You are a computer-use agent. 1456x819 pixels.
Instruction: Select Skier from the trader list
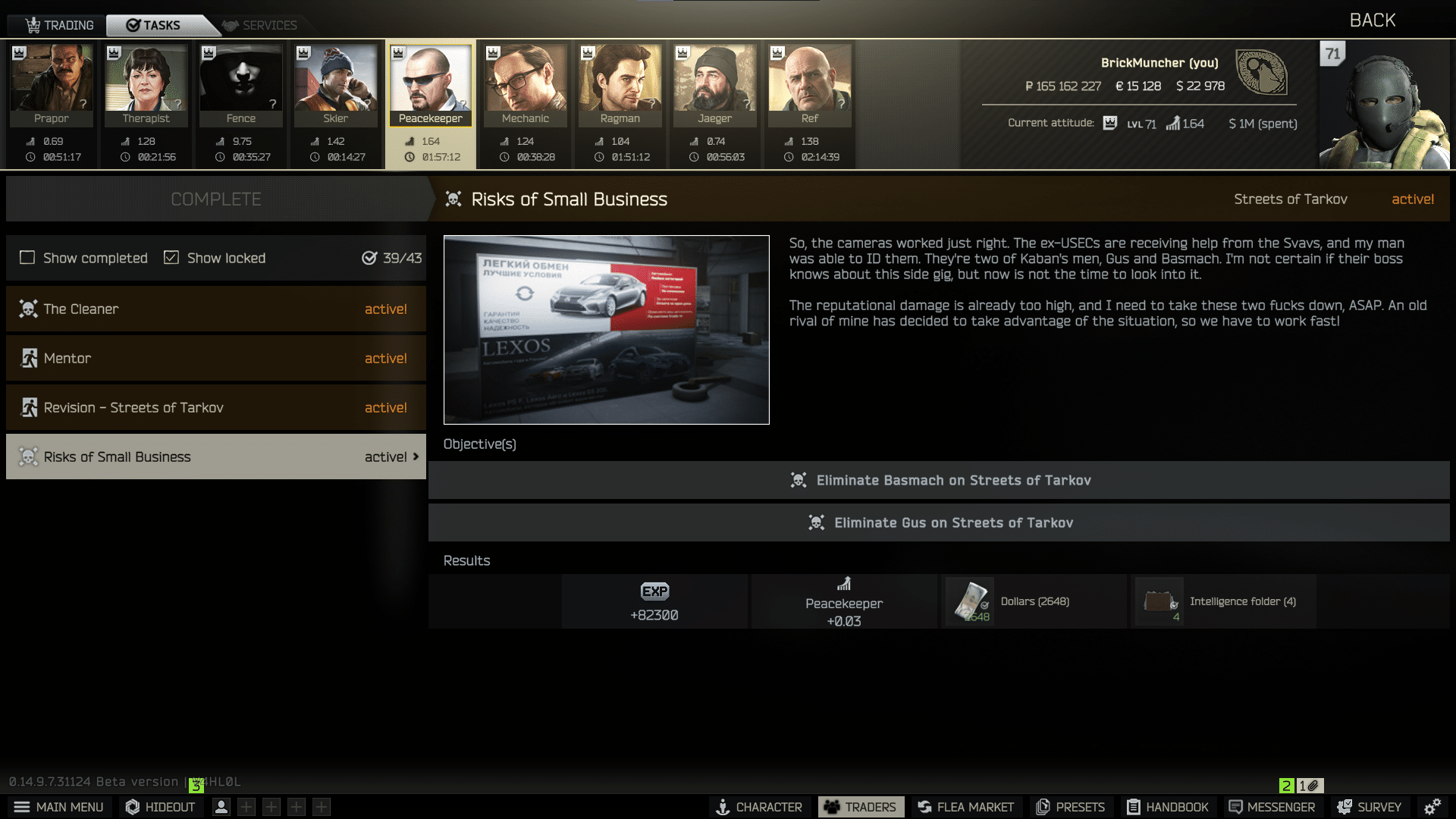point(336,83)
